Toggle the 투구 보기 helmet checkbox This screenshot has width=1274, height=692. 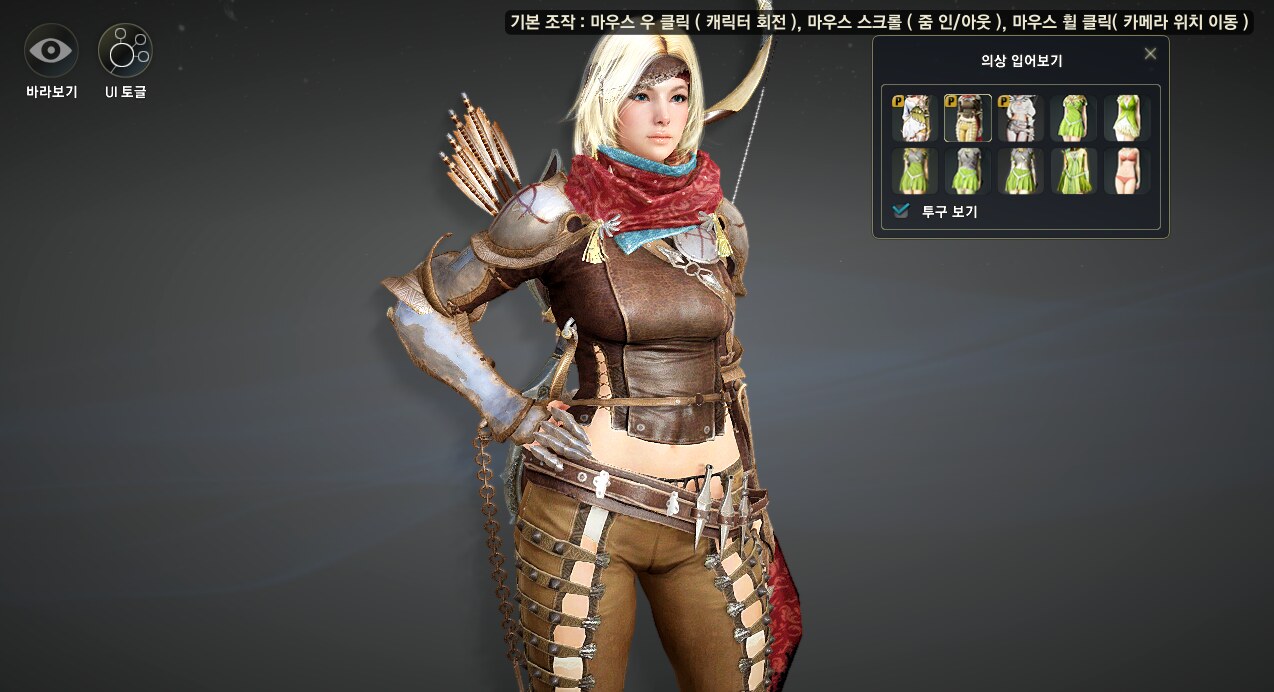pos(902,211)
